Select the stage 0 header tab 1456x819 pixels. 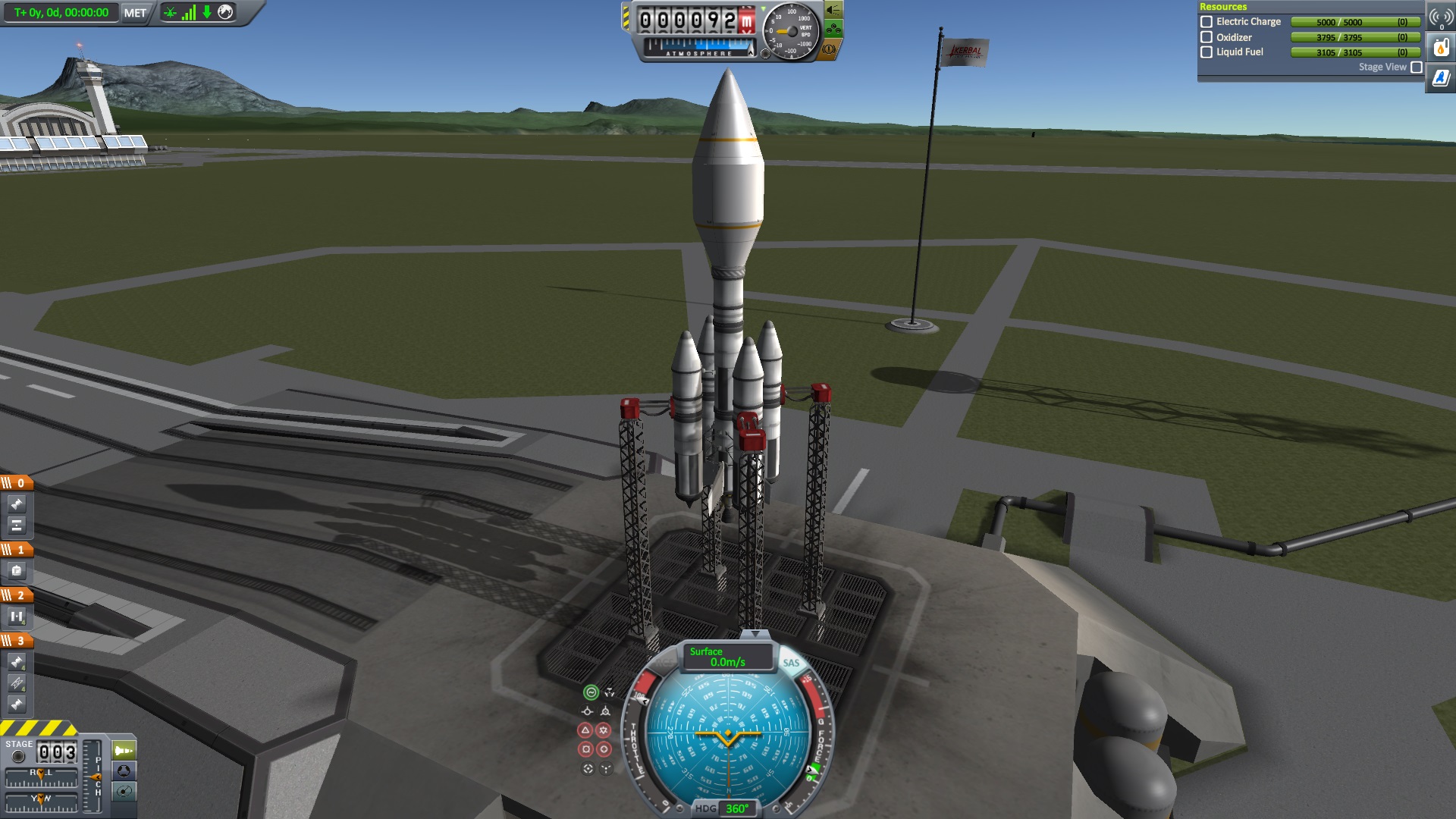click(x=16, y=483)
